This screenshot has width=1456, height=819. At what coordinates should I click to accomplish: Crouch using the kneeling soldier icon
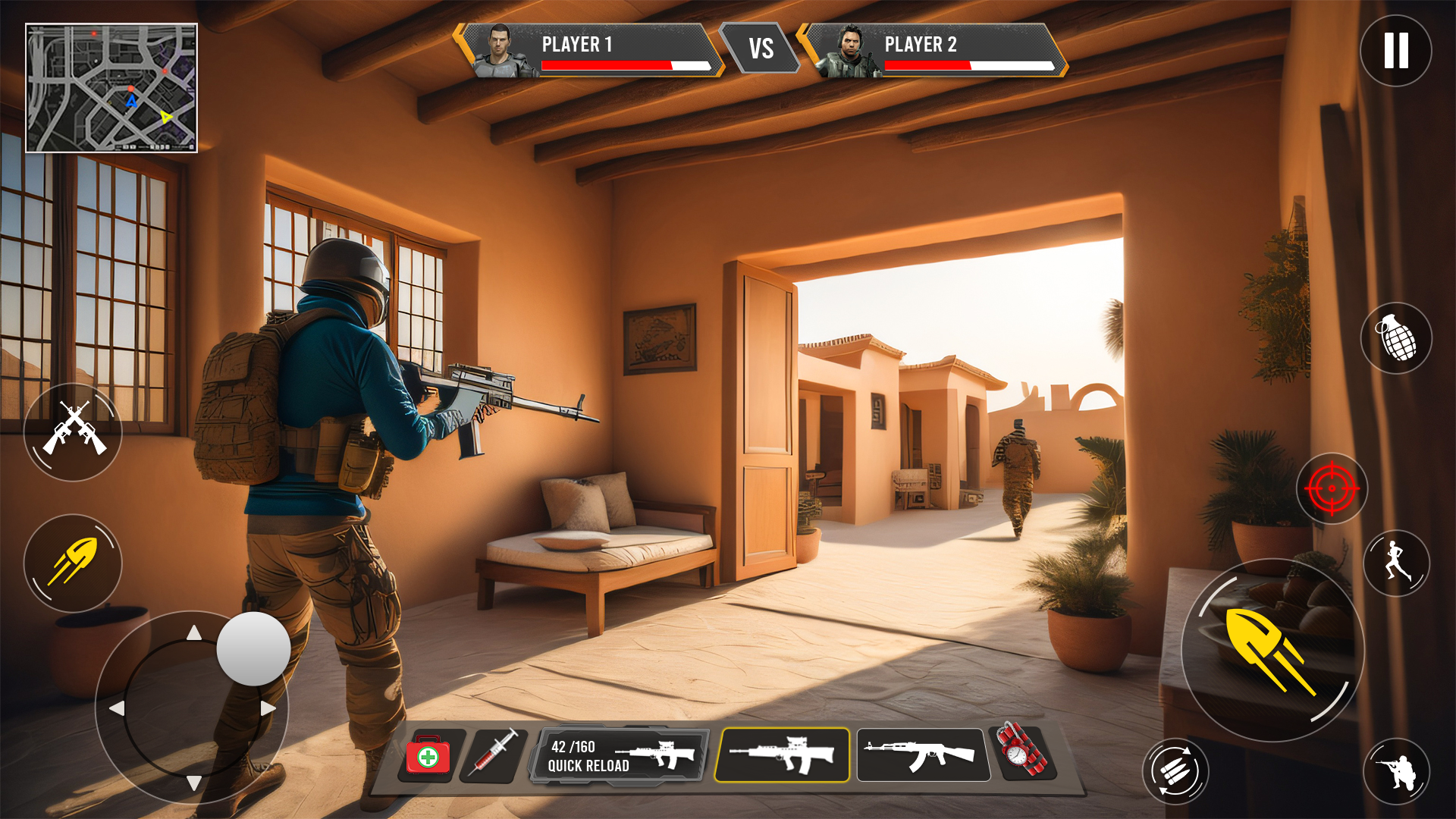click(x=1396, y=771)
